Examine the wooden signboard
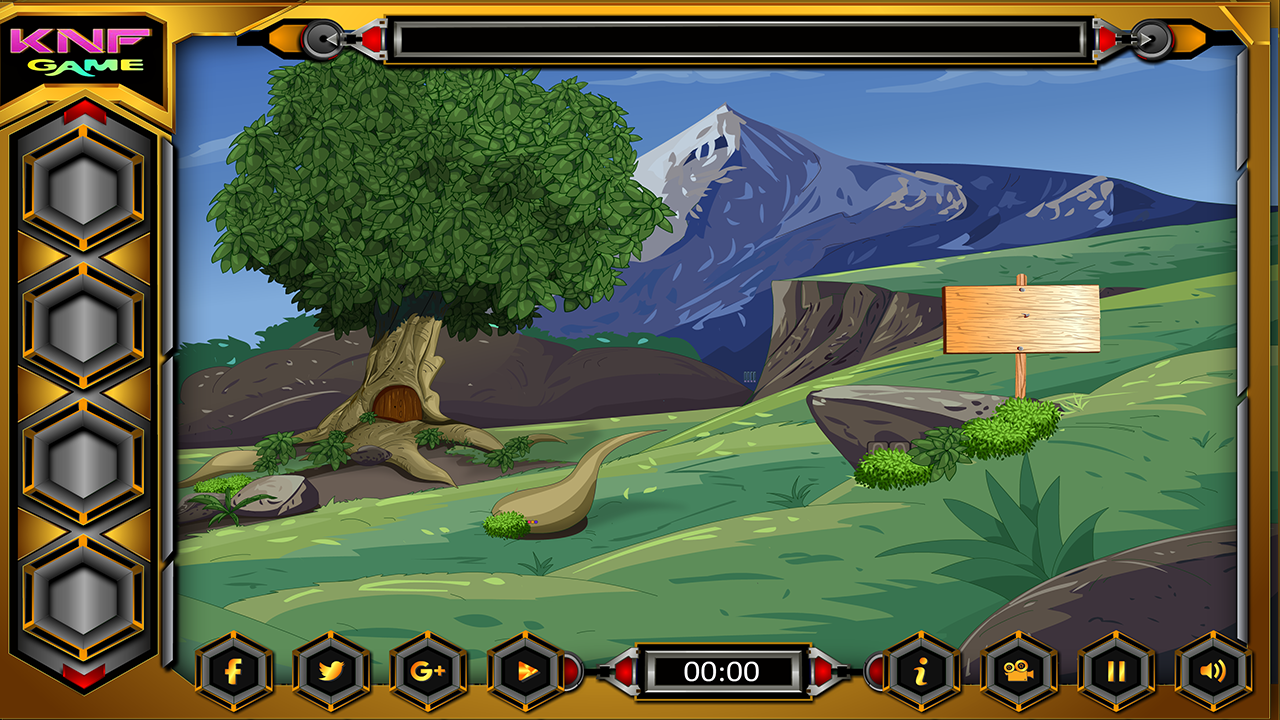Screen dimensions: 1280x720 click(1022, 320)
